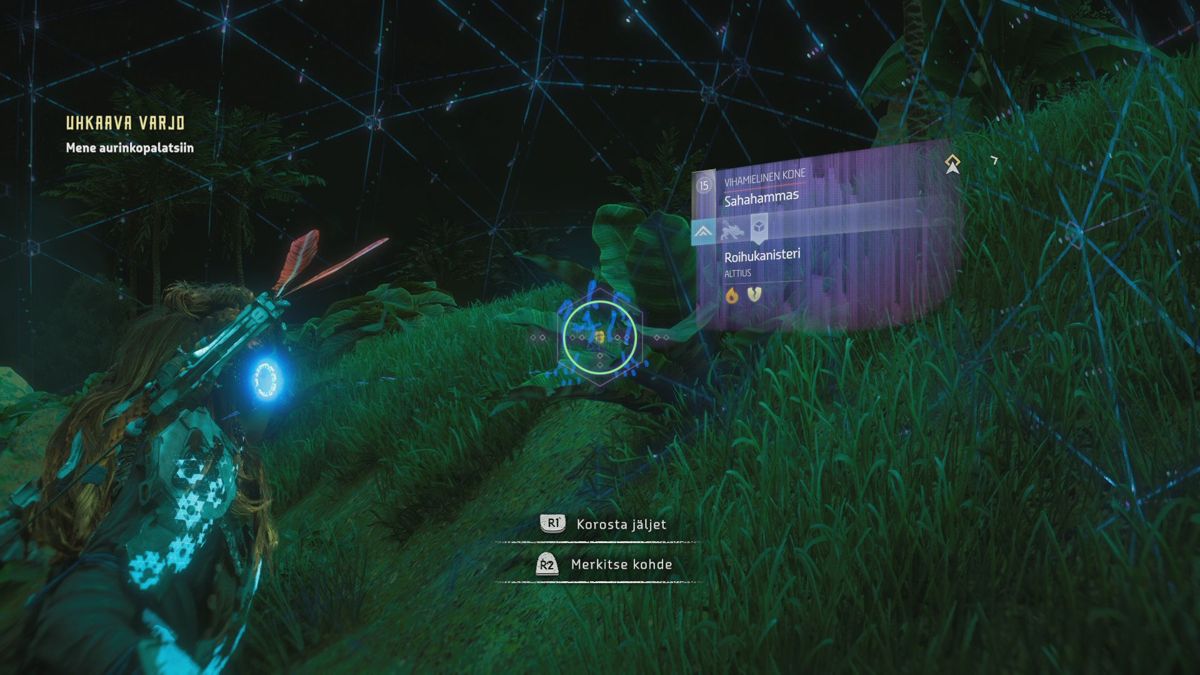Click the chevron icon on scan panel
Viewport: 1200px width, 675px height.
tap(703, 232)
